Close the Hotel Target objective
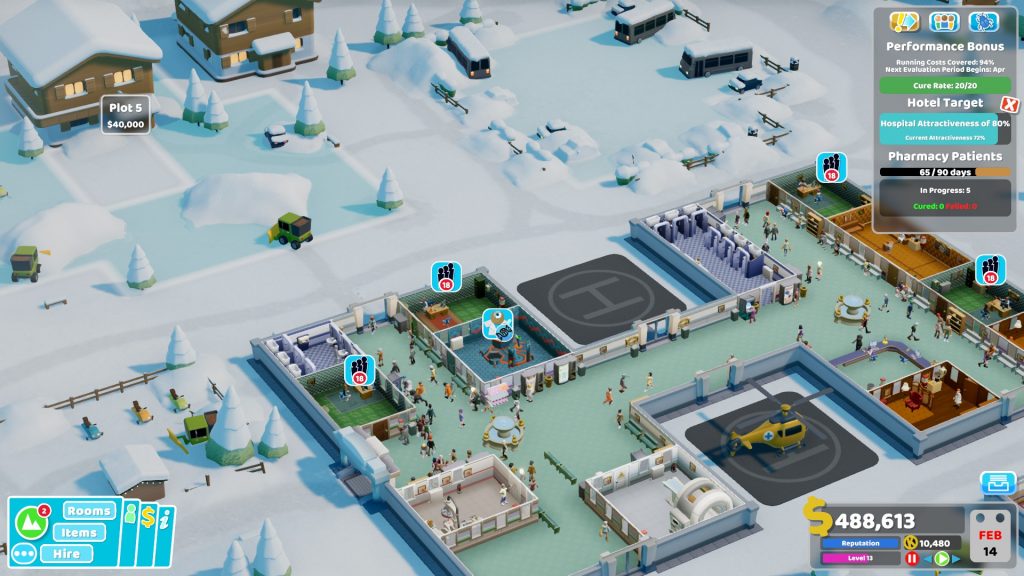Viewport: 1024px width, 576px height. 1009,104
